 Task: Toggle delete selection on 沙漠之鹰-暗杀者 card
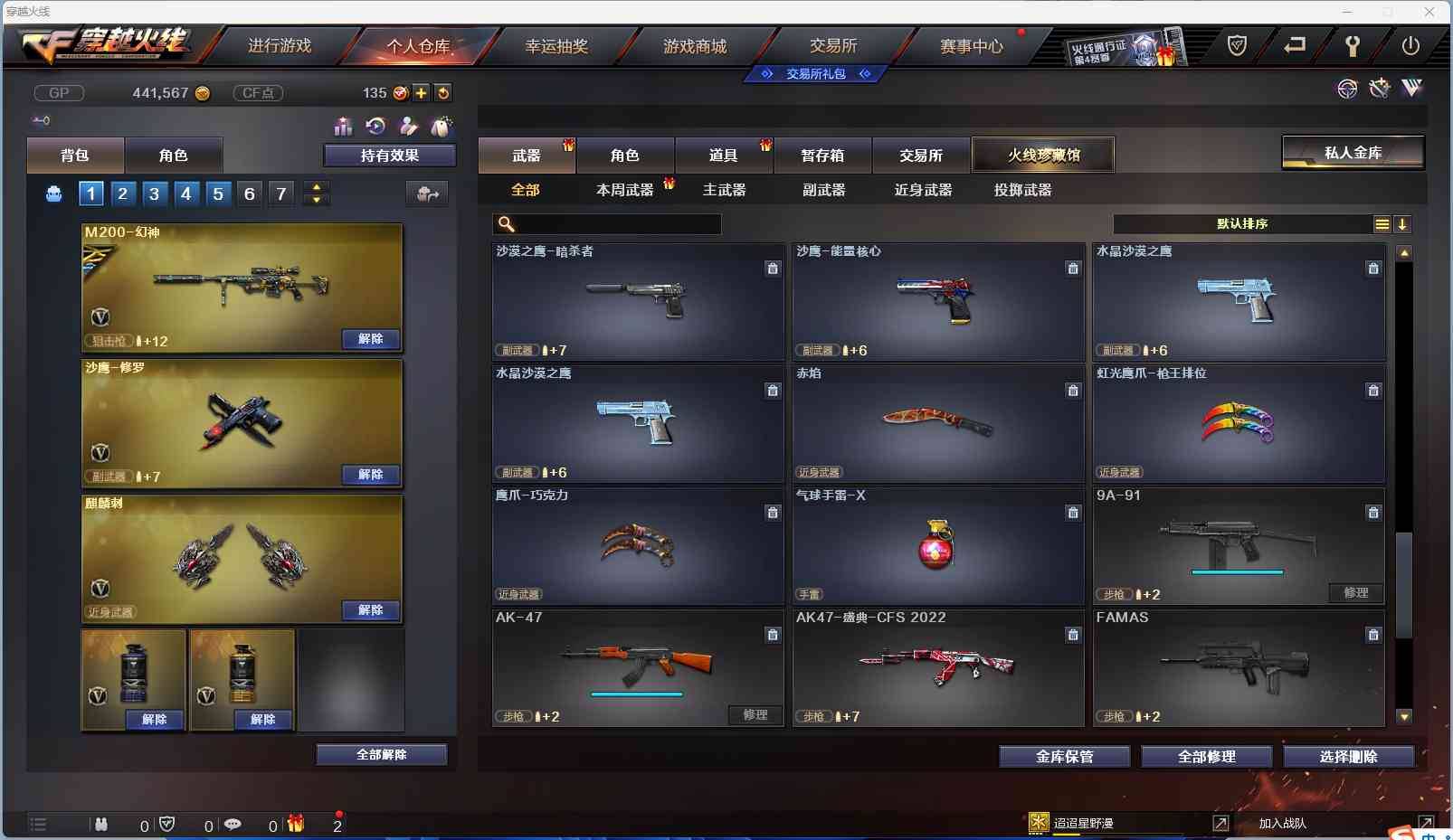tap(774, 269)
